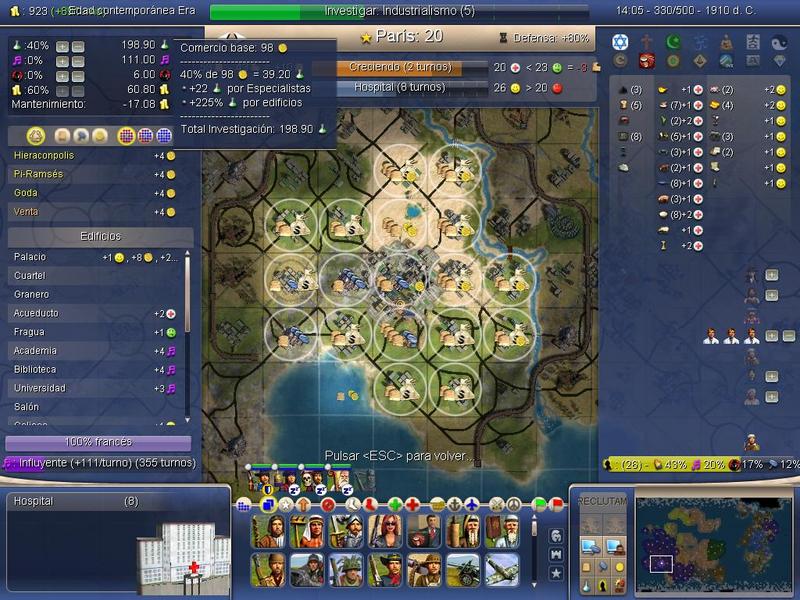Queue the fighter plane unit
The width and height of the screenshot is (800, 600).
[502, 569]
